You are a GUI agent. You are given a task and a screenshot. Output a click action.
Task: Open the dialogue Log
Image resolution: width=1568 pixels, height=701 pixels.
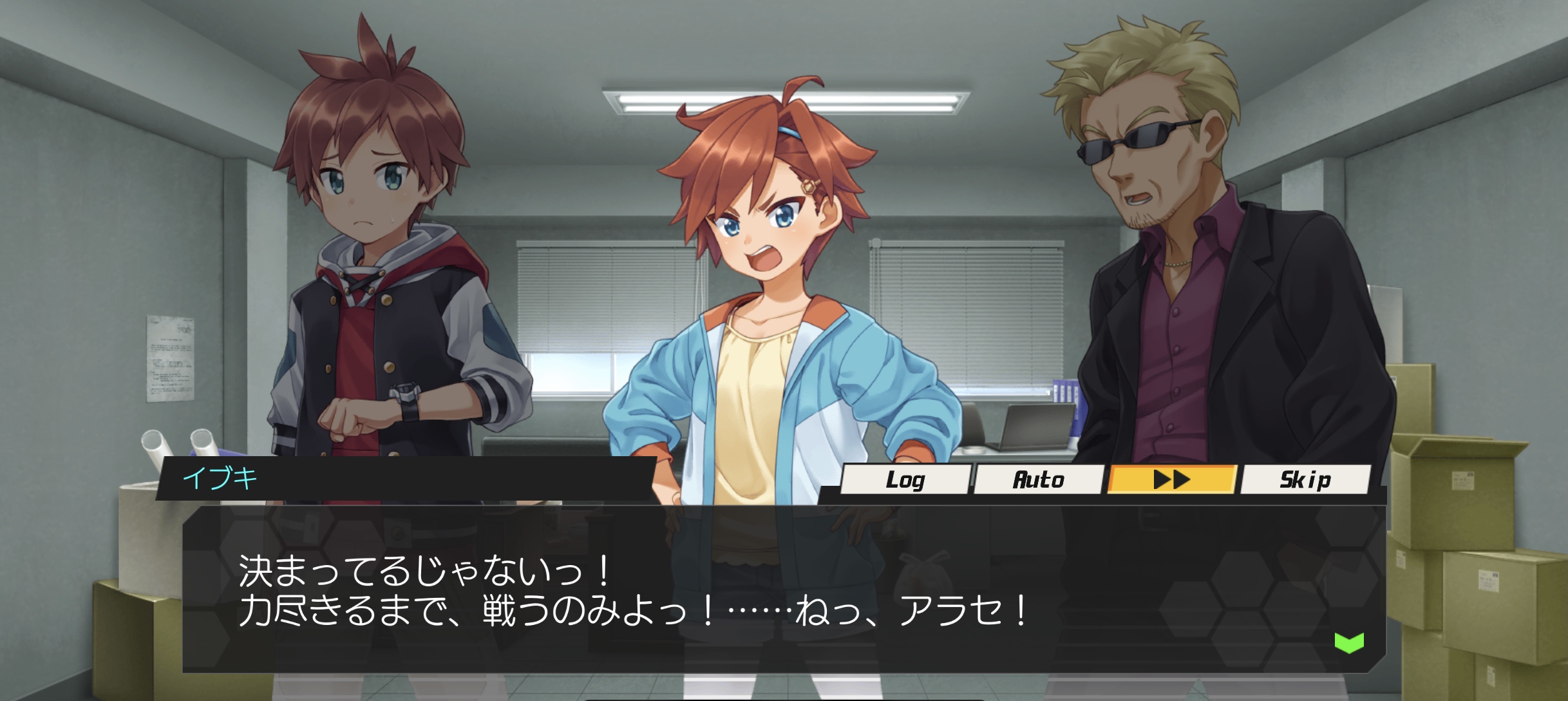coord(905,480)
